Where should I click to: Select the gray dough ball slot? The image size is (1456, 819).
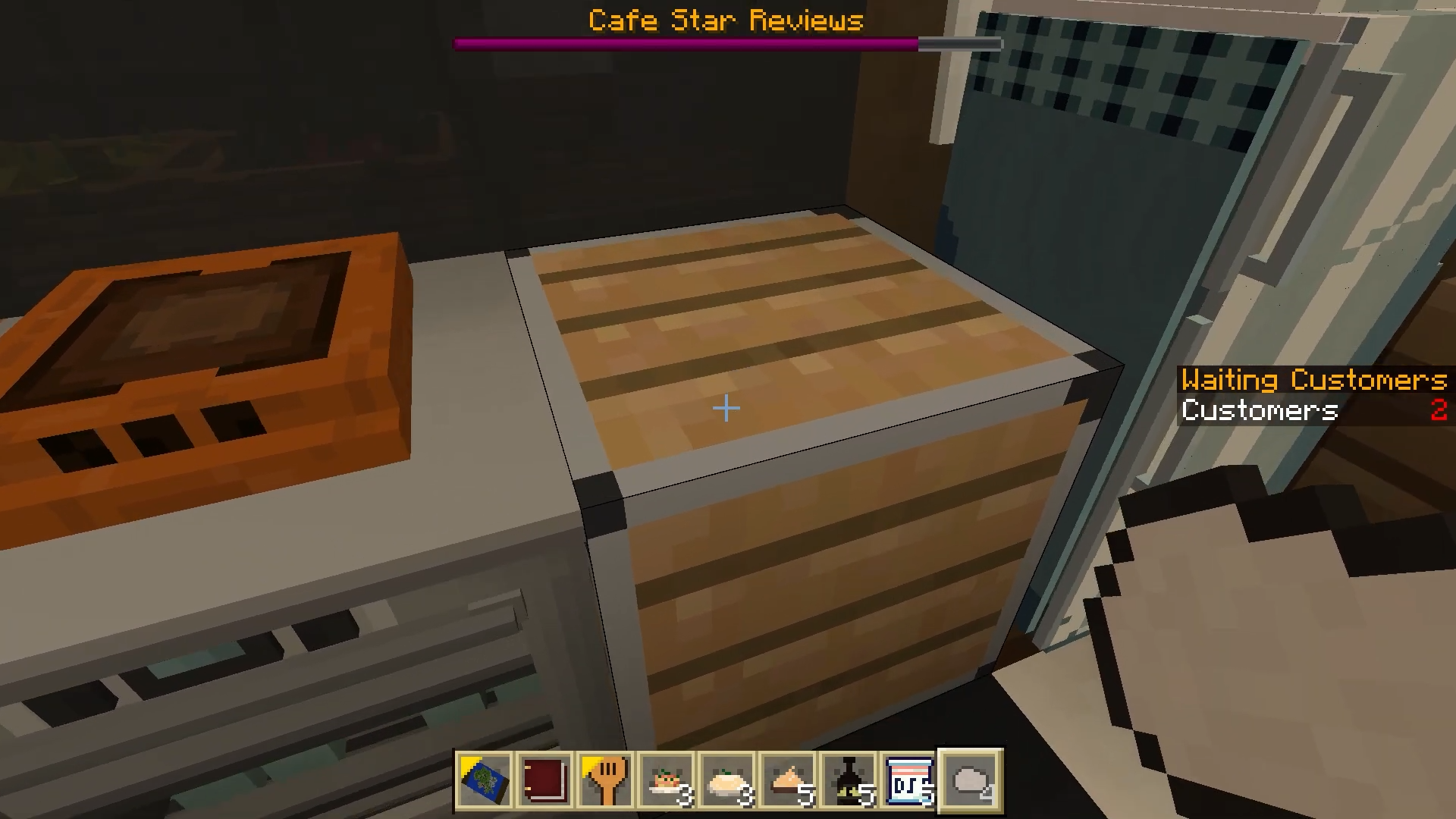tap(971, 780)
